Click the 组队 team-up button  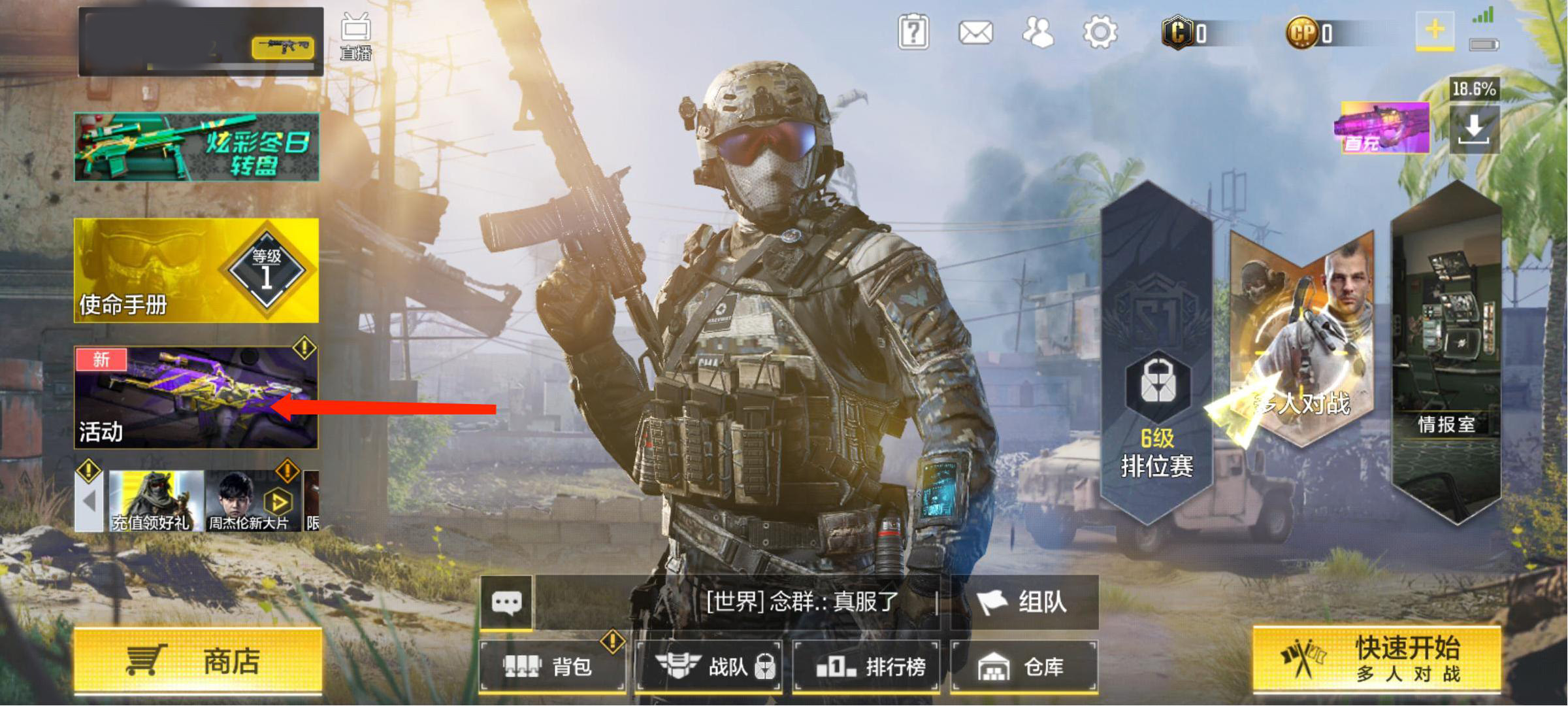pyautogui.click(x=1024, y=602)
